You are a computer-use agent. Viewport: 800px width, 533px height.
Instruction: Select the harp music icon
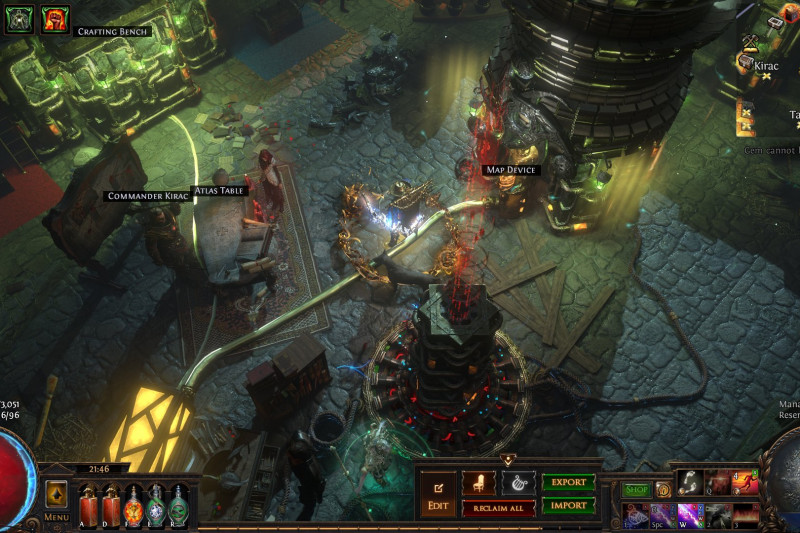518,483
